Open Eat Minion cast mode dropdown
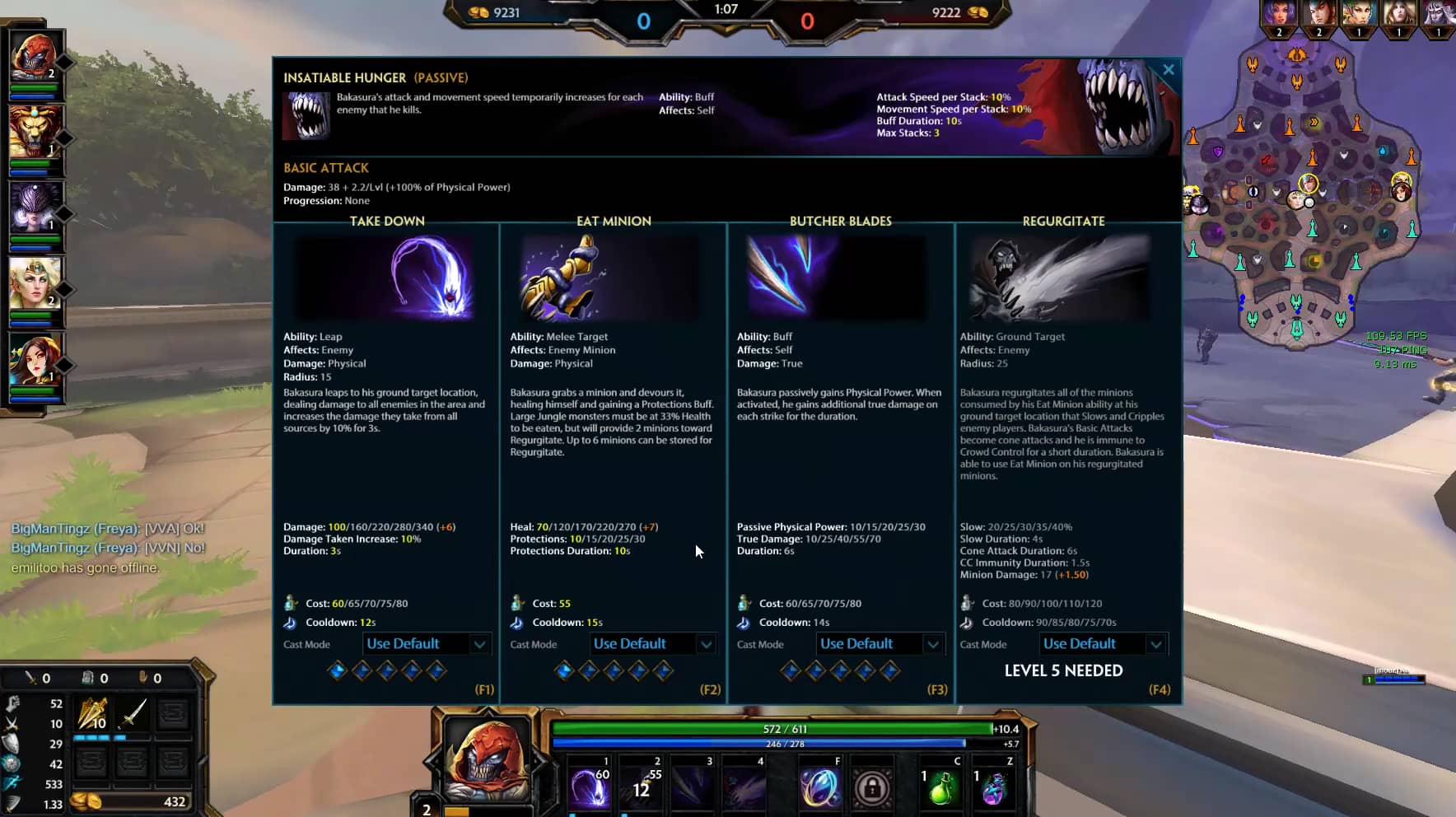The height and width of the screenshot is (817, 1456). 652,644
